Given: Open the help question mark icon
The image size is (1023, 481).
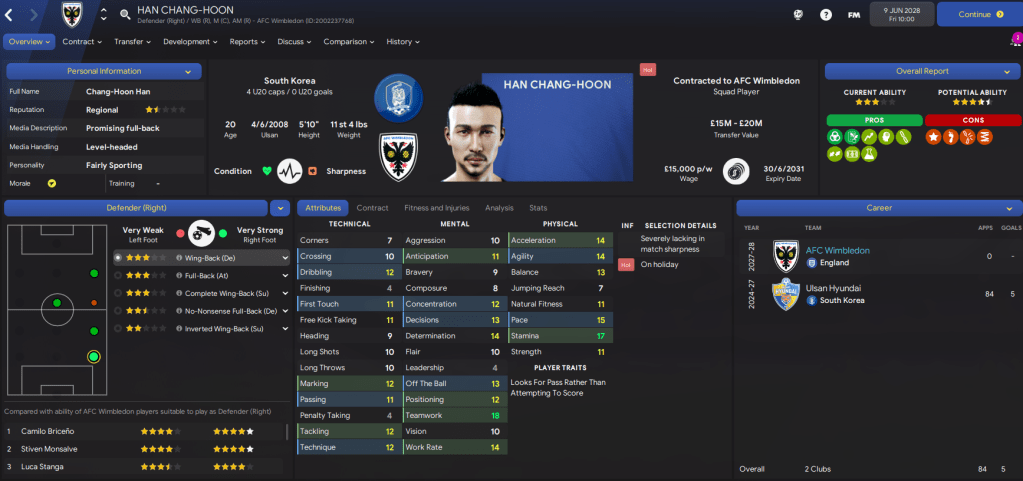Looking at the screenshot, I should 825,15.
